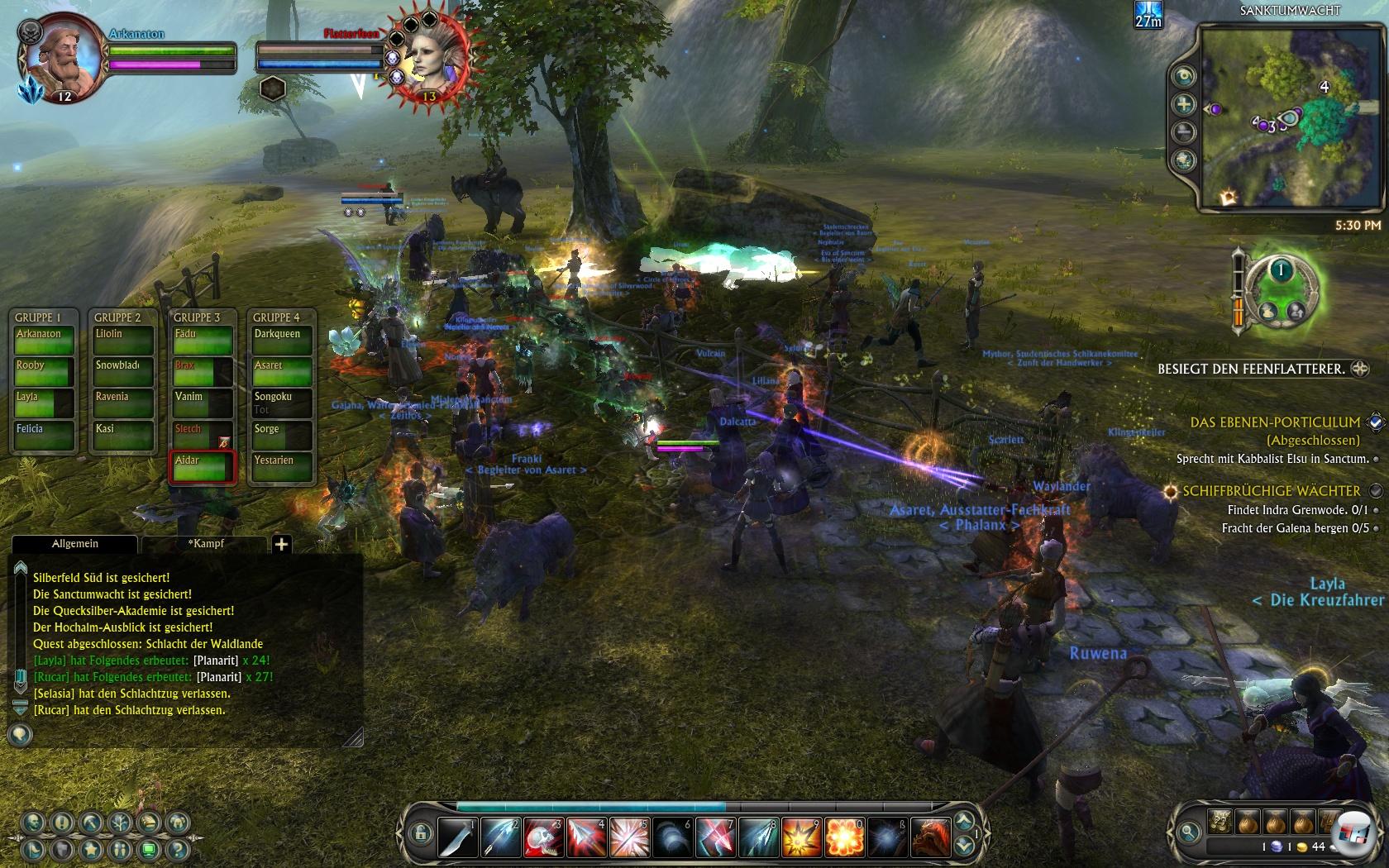Toggle the action bar padlock
Image resolution: width=1389 pixels, height=868 pixels.
pos(420,832)
